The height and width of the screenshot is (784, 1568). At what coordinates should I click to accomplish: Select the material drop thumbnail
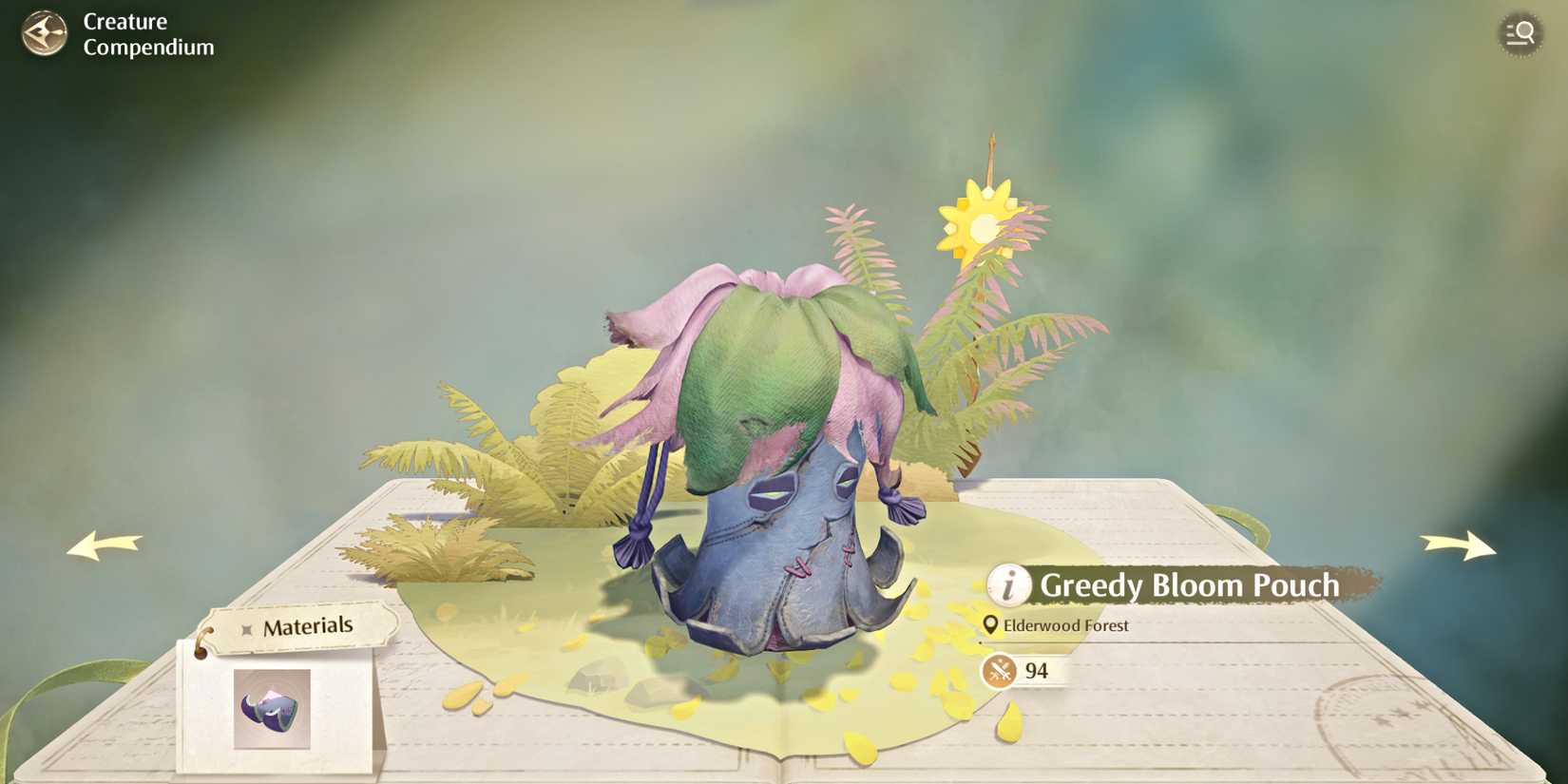271,708
